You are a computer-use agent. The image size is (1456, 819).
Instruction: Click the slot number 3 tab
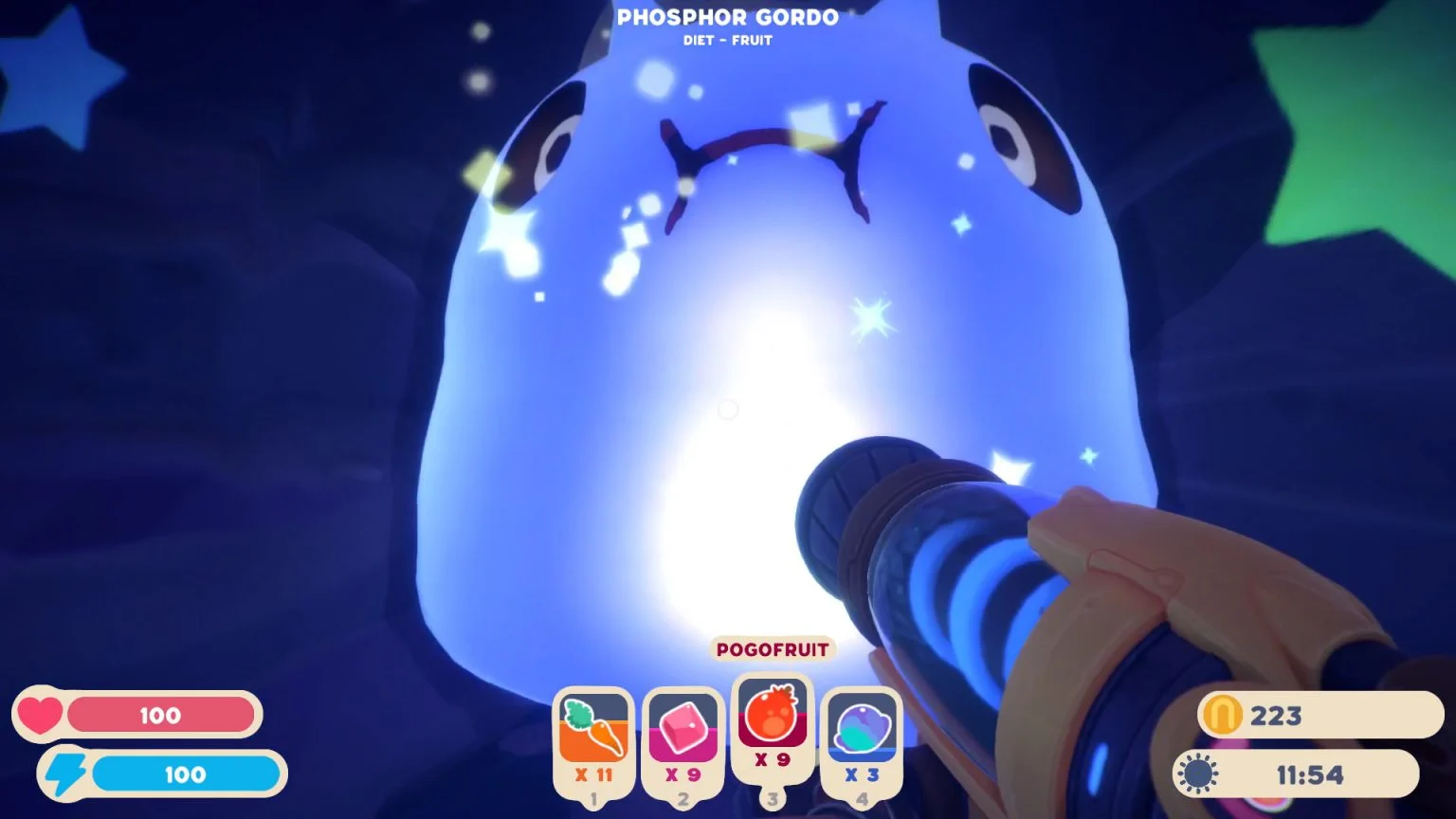771,799
